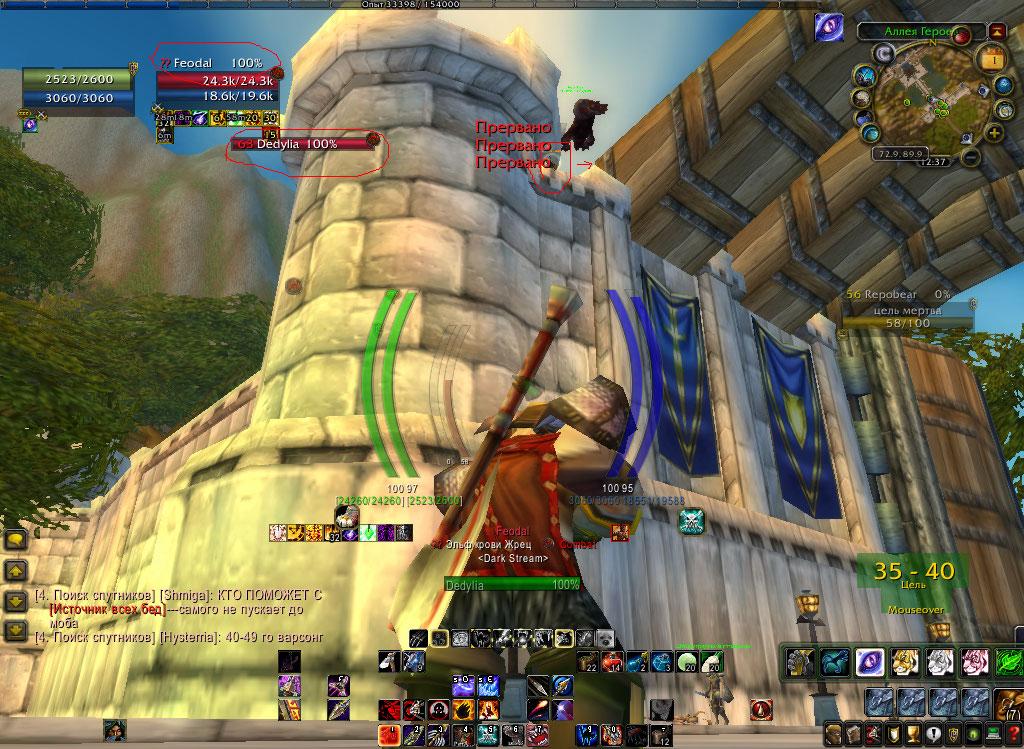Click the Dedylia green nameplate bar
The image size is (1024, 749).
click(512, 584)
